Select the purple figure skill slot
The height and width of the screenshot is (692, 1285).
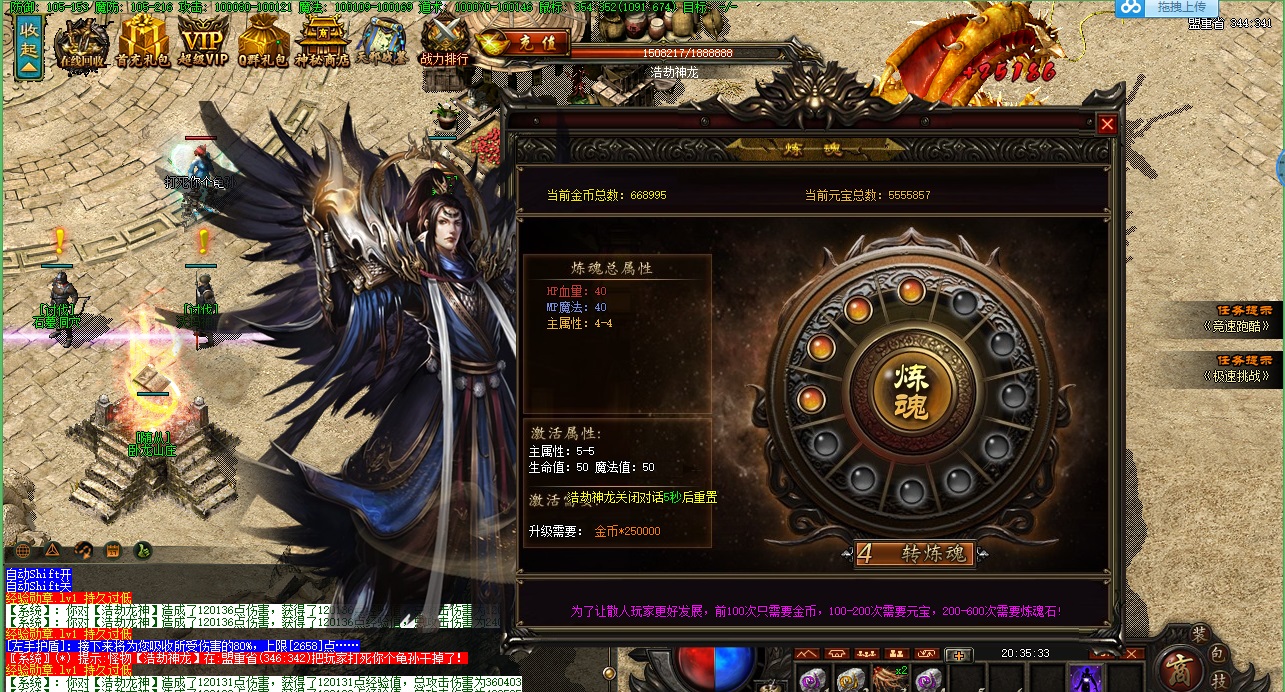click(x=1085, y=678)
